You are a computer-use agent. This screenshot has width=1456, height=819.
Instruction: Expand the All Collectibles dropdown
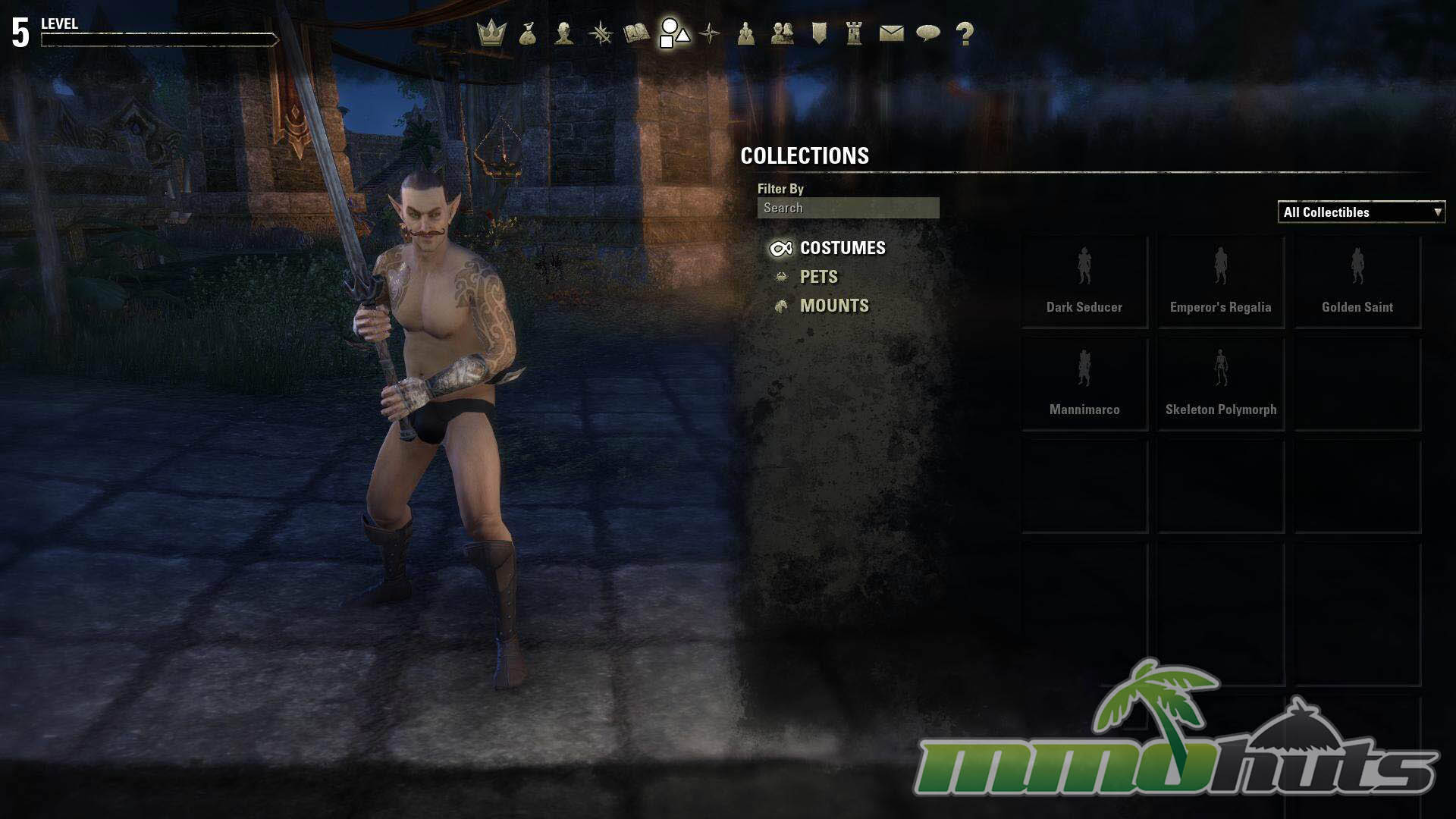1361,212
